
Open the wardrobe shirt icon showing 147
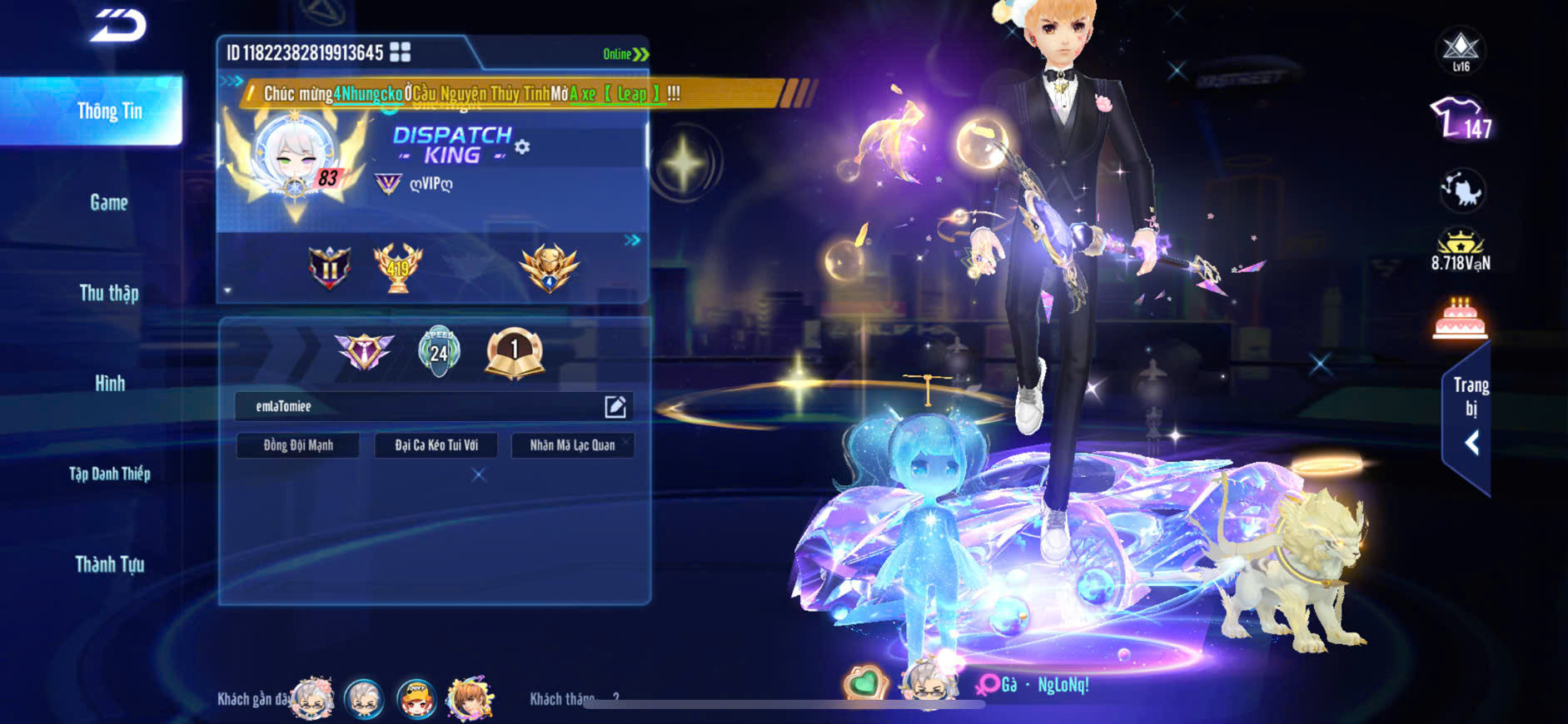(1461, 119)
